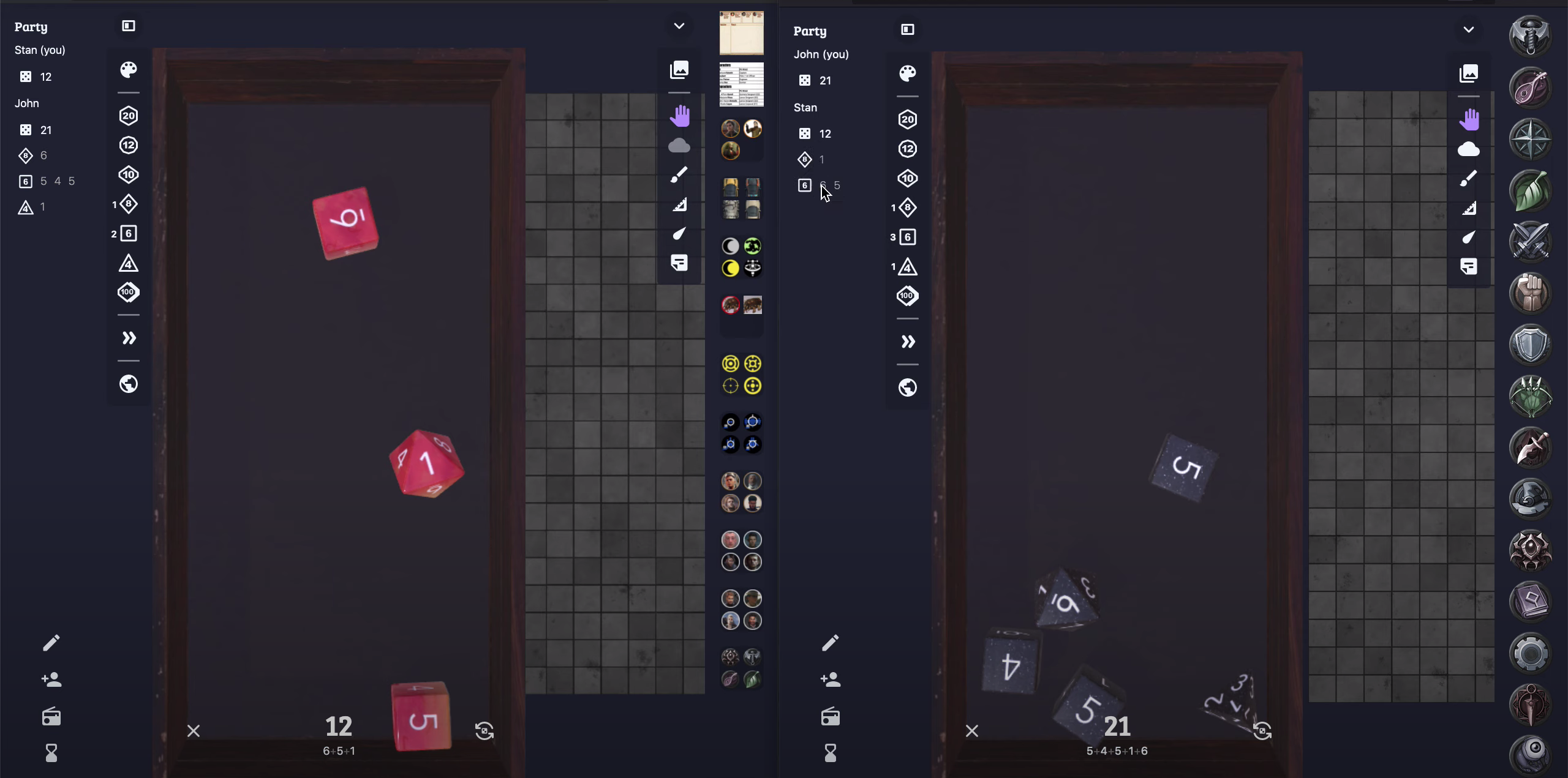Open the scene images panel
This screenshot has height=778, width=1568.
pyautogui.click(x=679, y=69)
